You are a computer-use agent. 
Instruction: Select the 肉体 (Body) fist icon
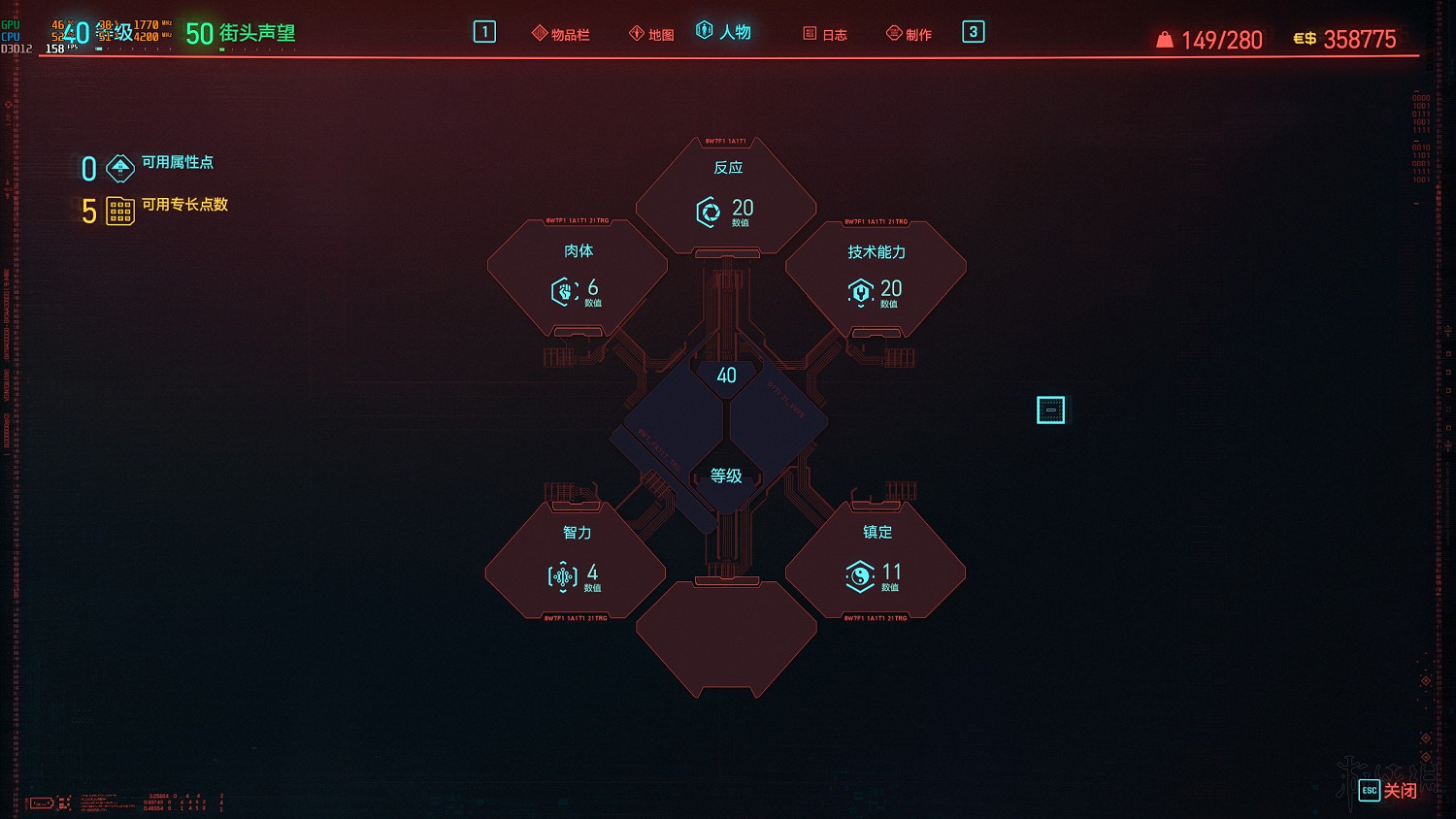point(564,291)
